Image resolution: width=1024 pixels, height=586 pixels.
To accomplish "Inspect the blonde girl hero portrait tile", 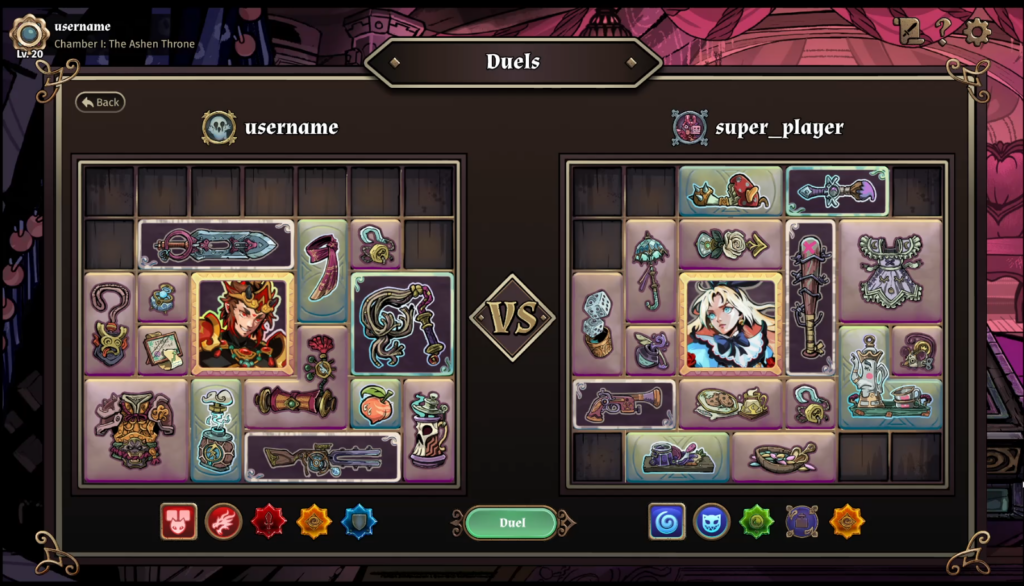I will pos(730,324).
